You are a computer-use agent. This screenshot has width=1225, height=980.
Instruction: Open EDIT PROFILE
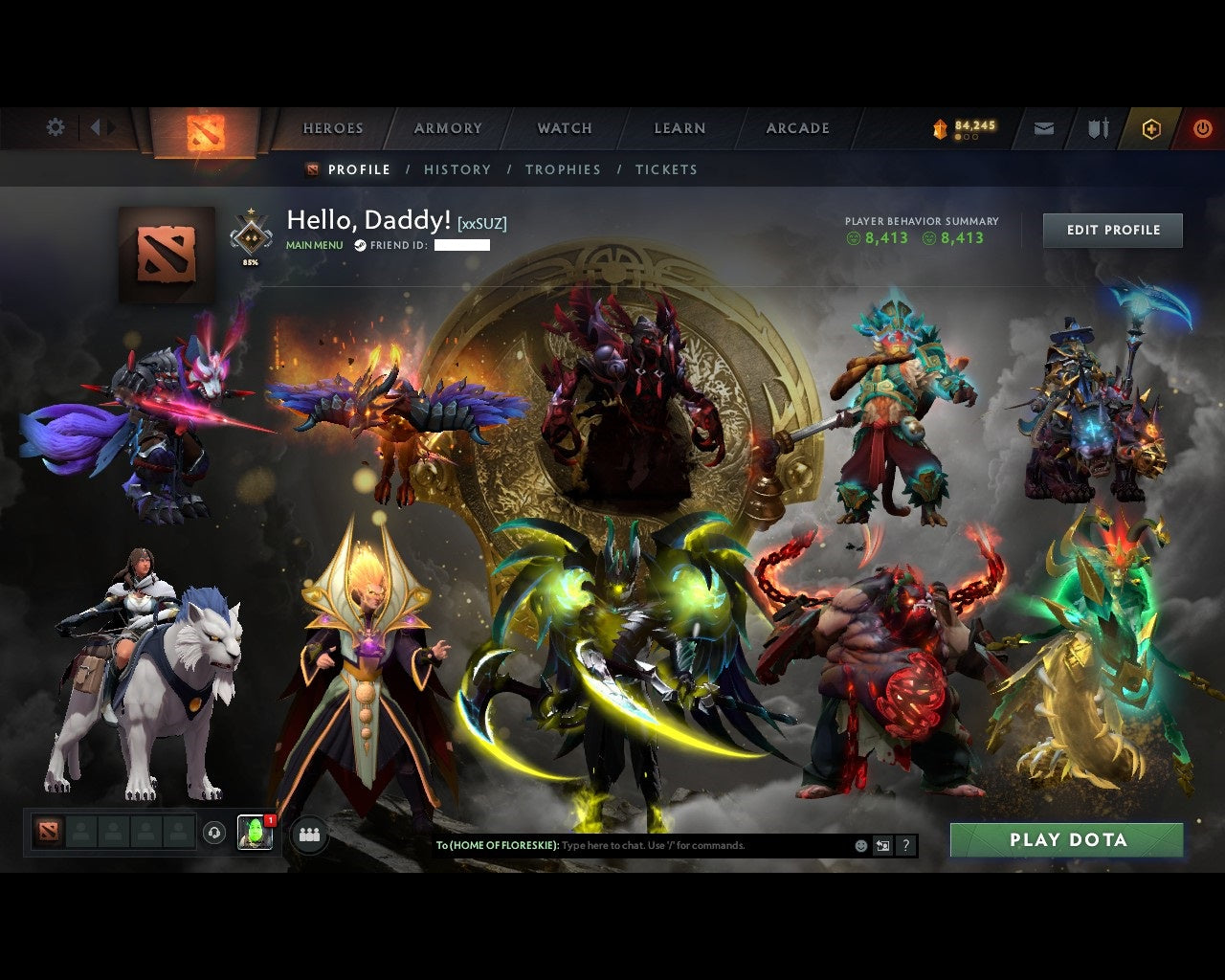click(1112, 230)
